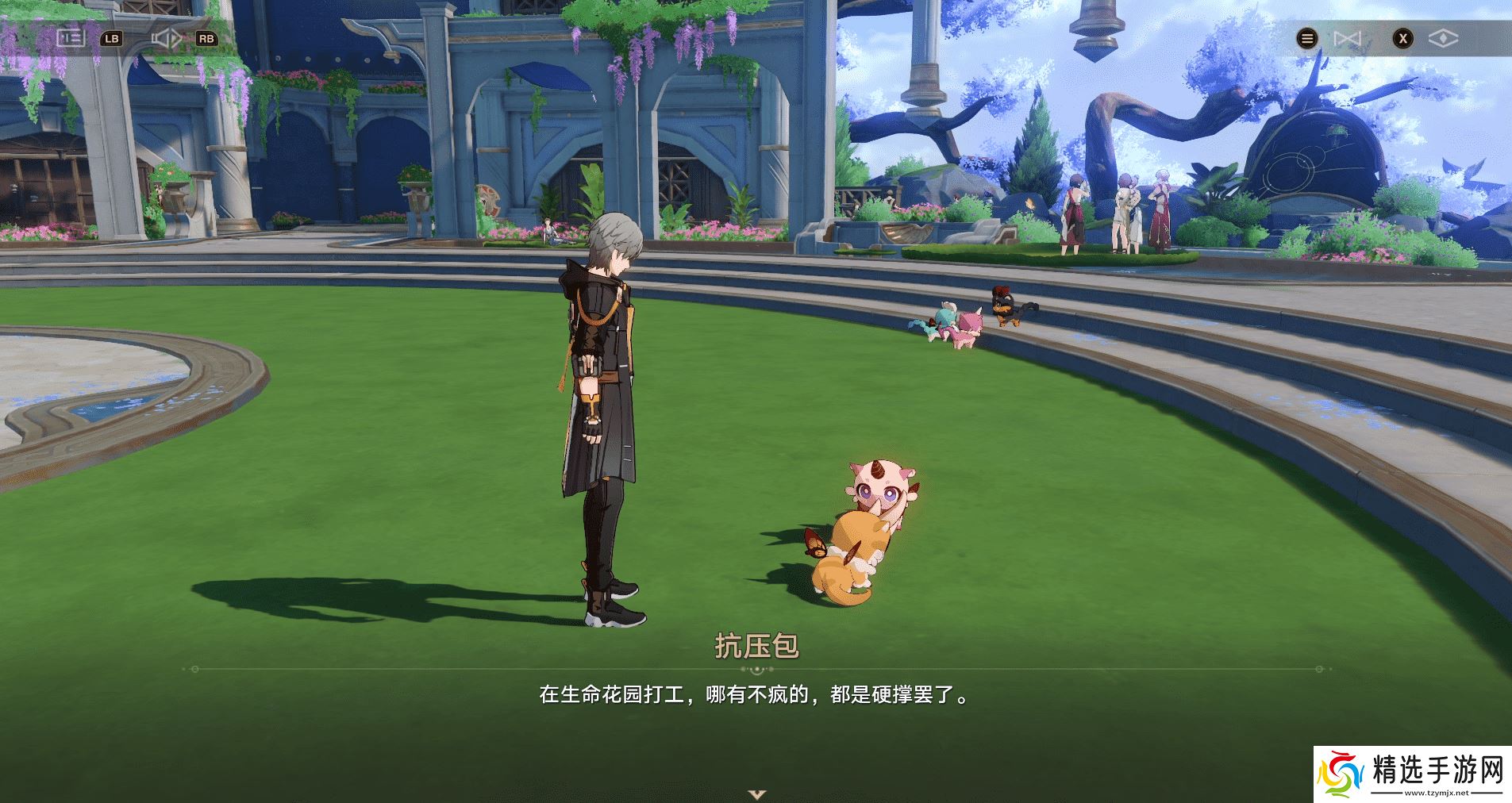Screen dimensions: 1512x803
Task: Toggle skip mode for the conversation
Action: (x=1347, y=37)
